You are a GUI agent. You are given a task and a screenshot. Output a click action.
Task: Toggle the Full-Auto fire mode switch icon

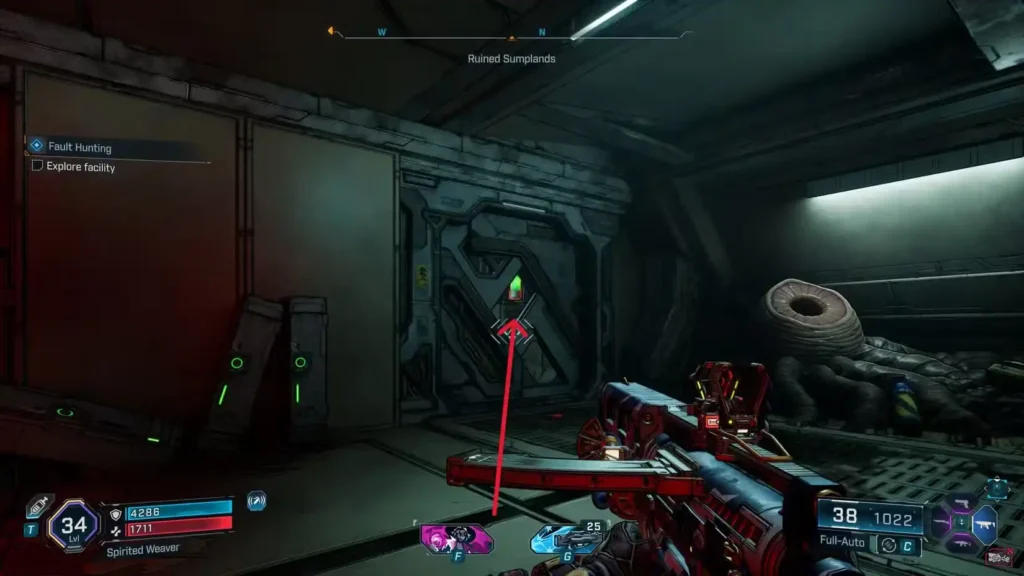point(886,545)
